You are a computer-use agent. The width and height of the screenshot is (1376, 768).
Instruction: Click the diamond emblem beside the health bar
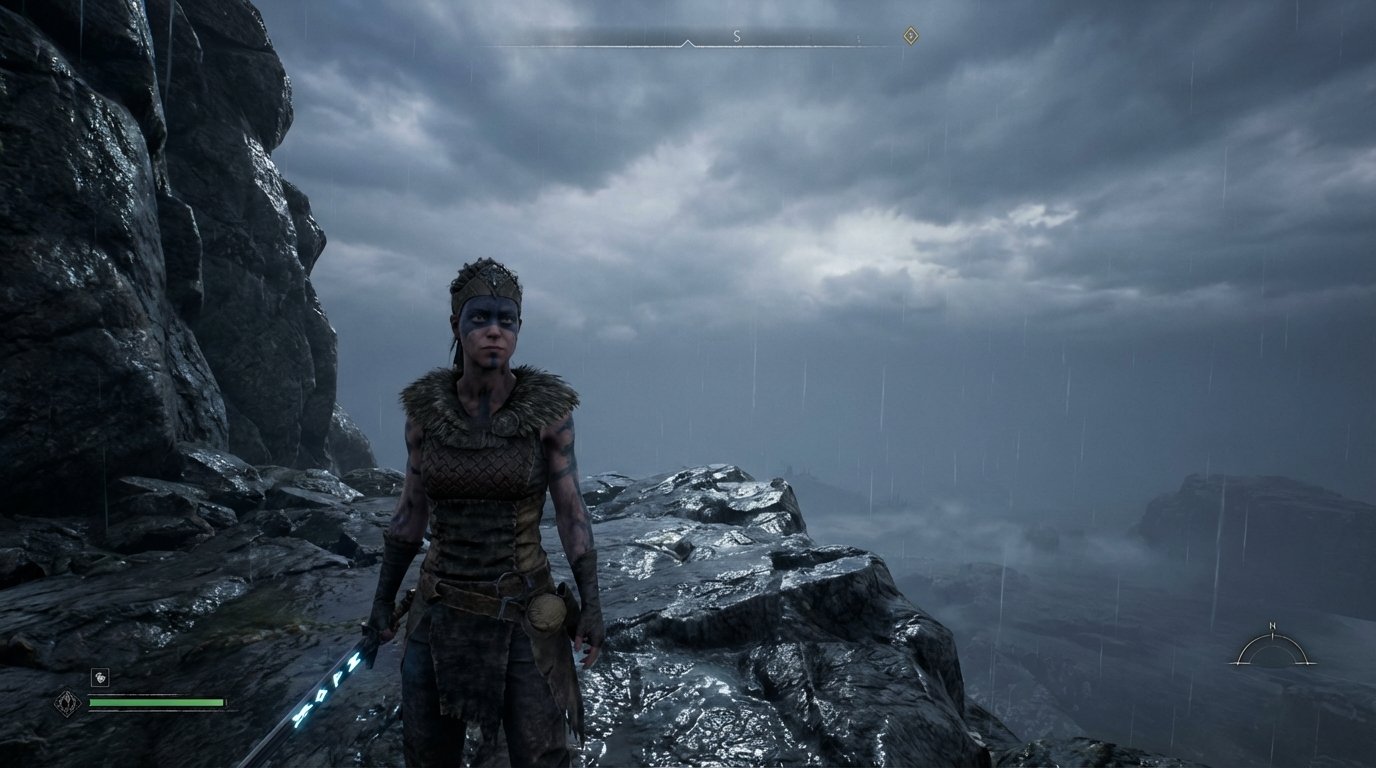[x=67, y=702]
